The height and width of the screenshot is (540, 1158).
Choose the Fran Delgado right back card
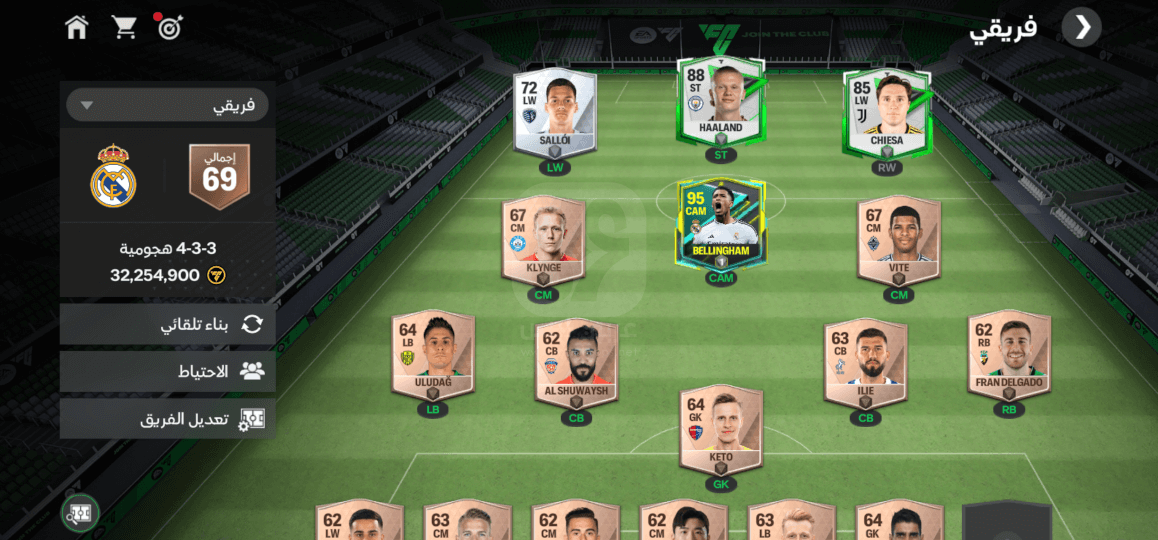[1009, 352]
